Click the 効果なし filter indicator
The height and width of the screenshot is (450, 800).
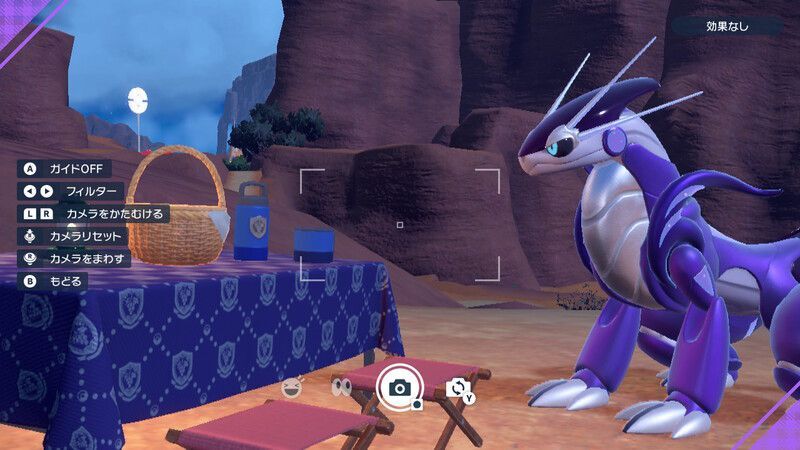726,26
